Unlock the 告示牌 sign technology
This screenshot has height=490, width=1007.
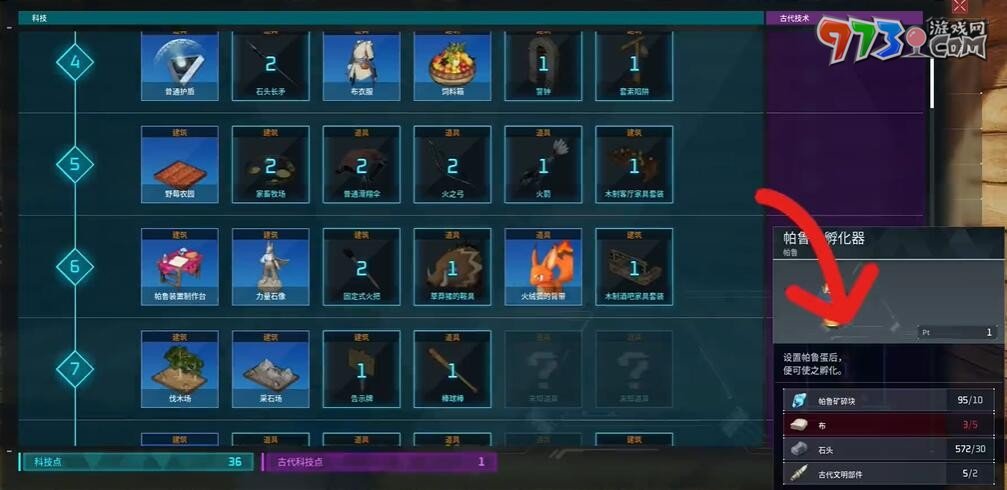click(361, 369)
